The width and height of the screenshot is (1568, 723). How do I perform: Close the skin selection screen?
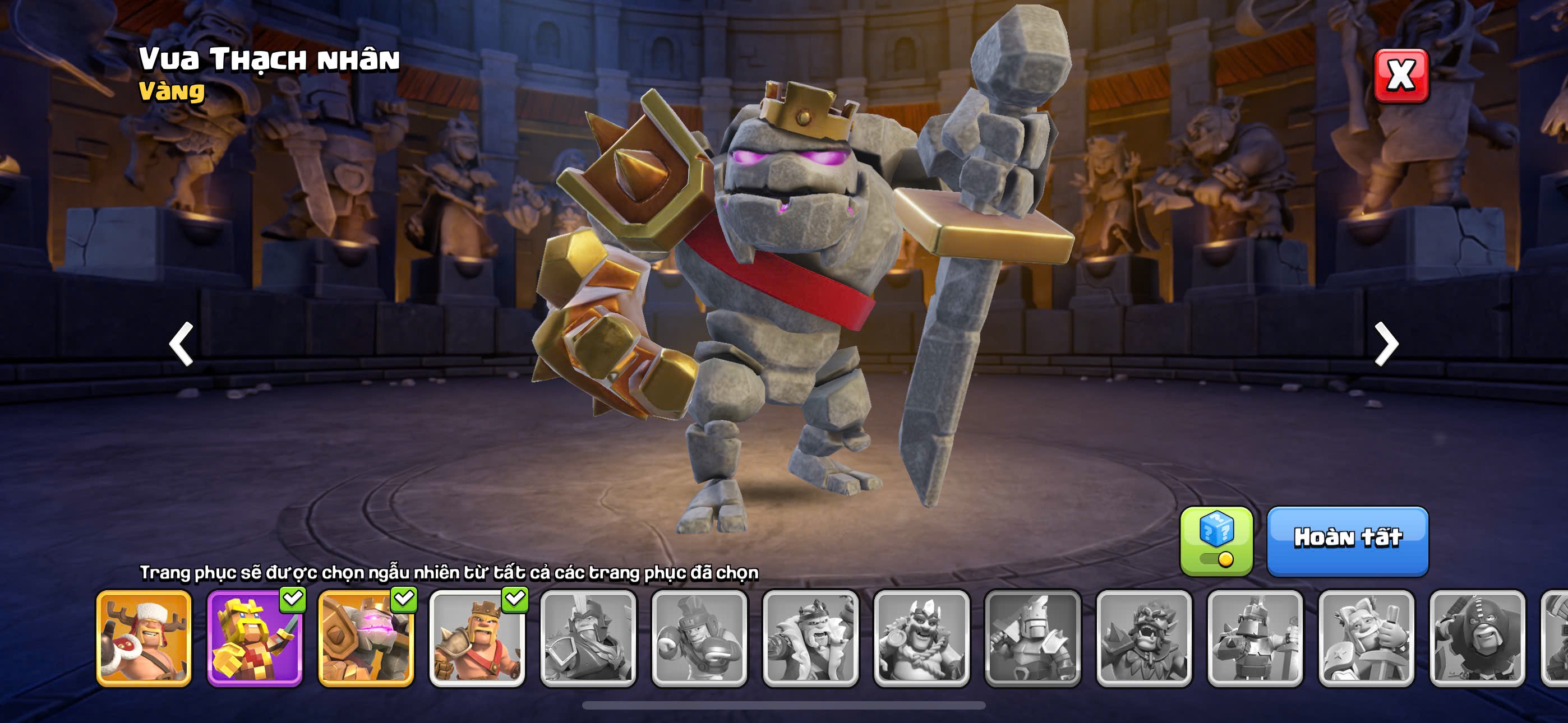pos(1401,76)
